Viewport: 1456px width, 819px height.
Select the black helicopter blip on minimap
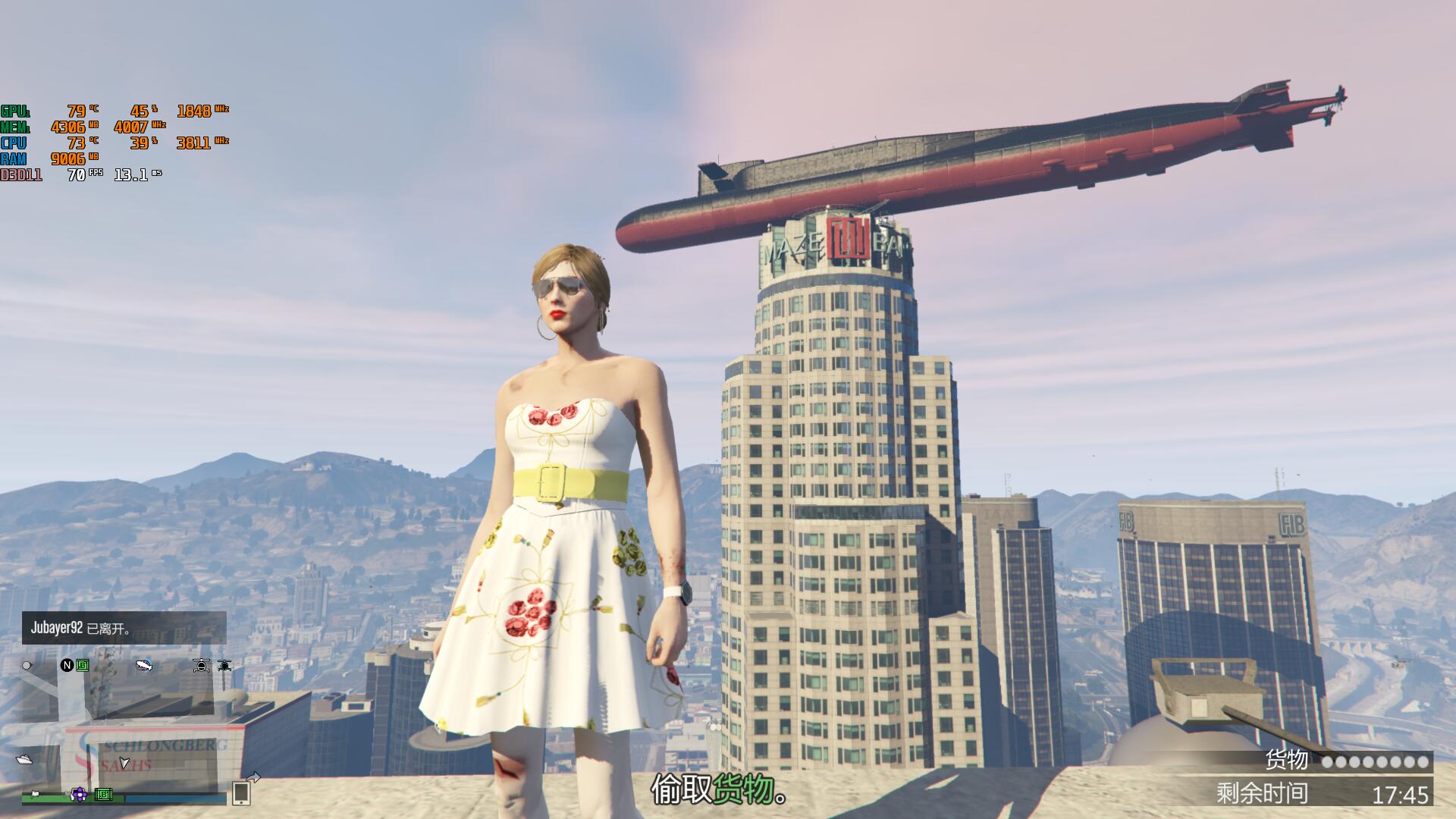click(224, 666)
